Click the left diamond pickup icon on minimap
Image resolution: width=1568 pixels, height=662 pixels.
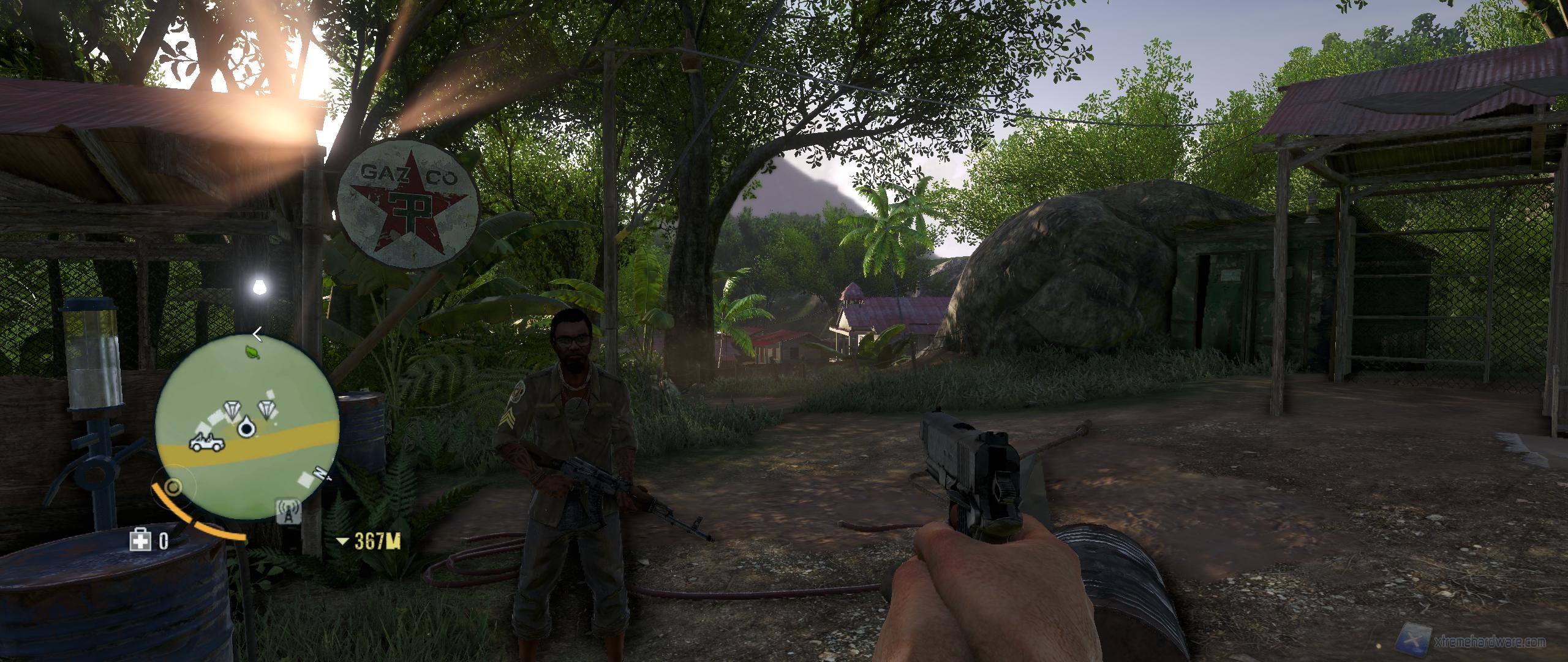232,410
